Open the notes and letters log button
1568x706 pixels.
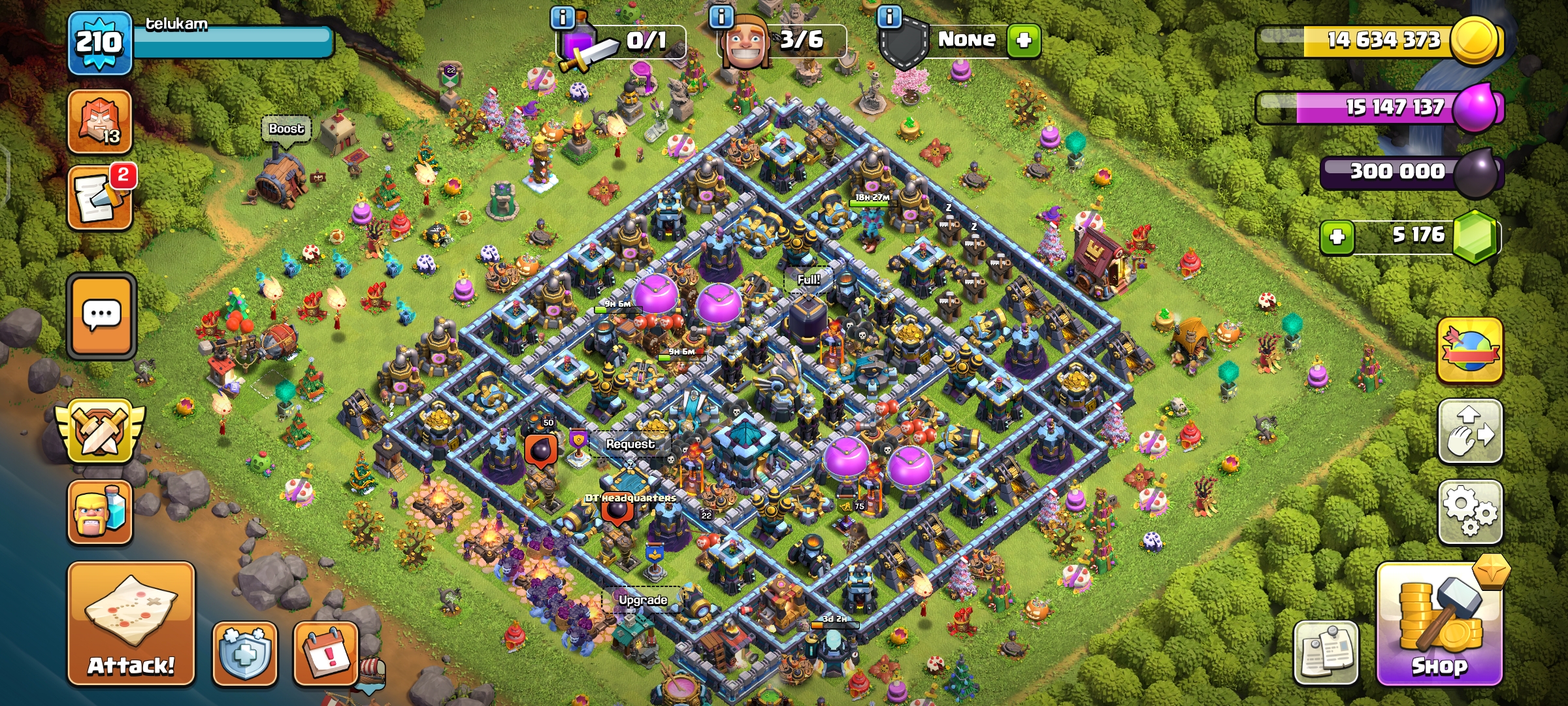click(x=100, y=197)
